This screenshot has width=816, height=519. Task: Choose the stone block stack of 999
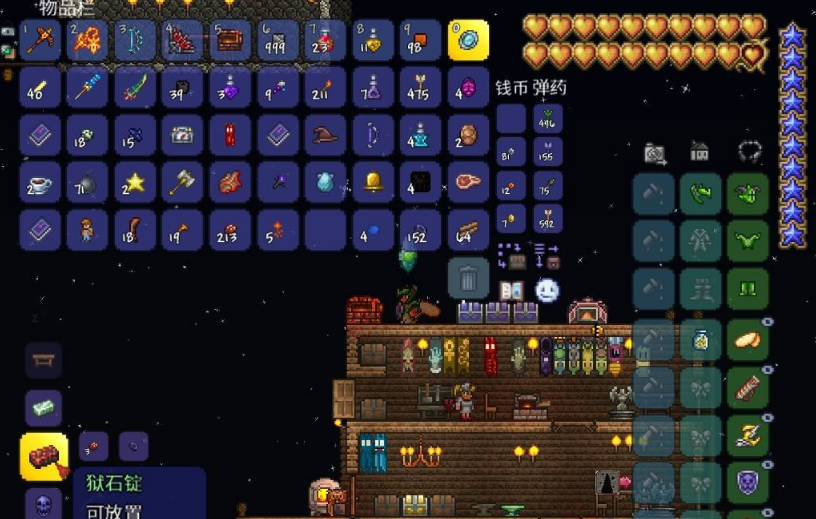click(x=278, y=40)
